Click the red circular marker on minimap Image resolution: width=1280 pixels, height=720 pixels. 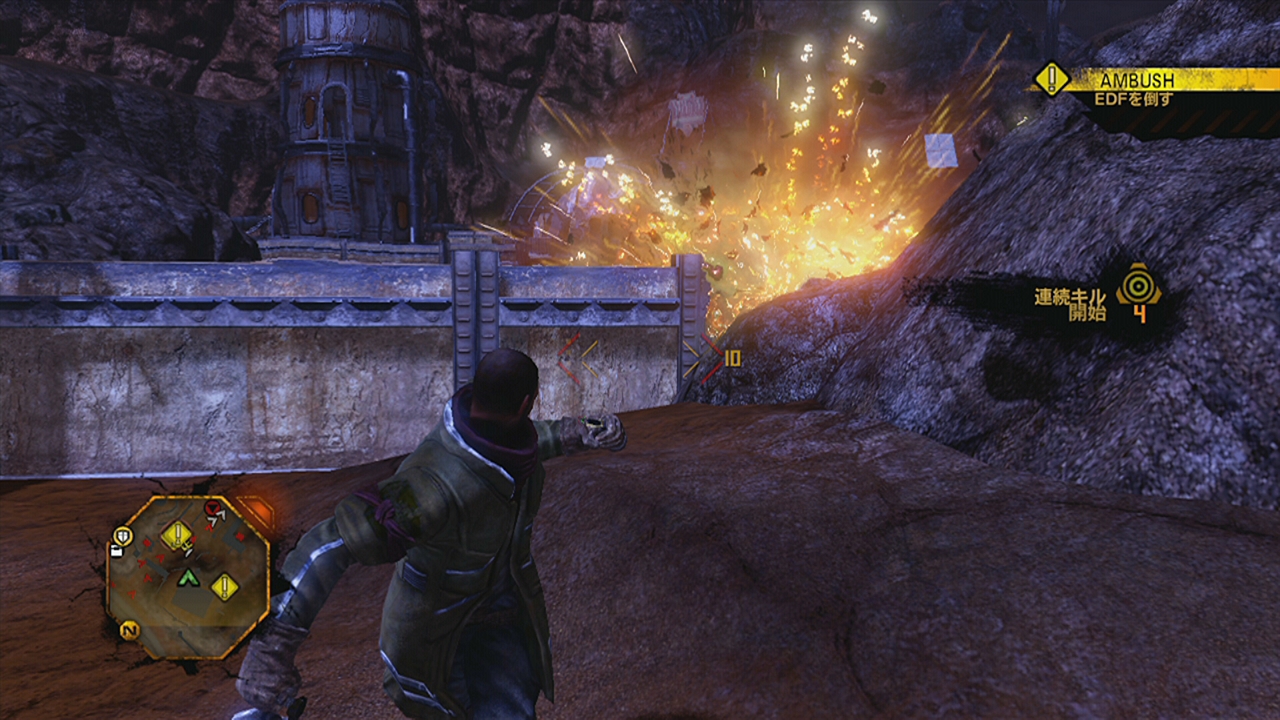point(212,509)
